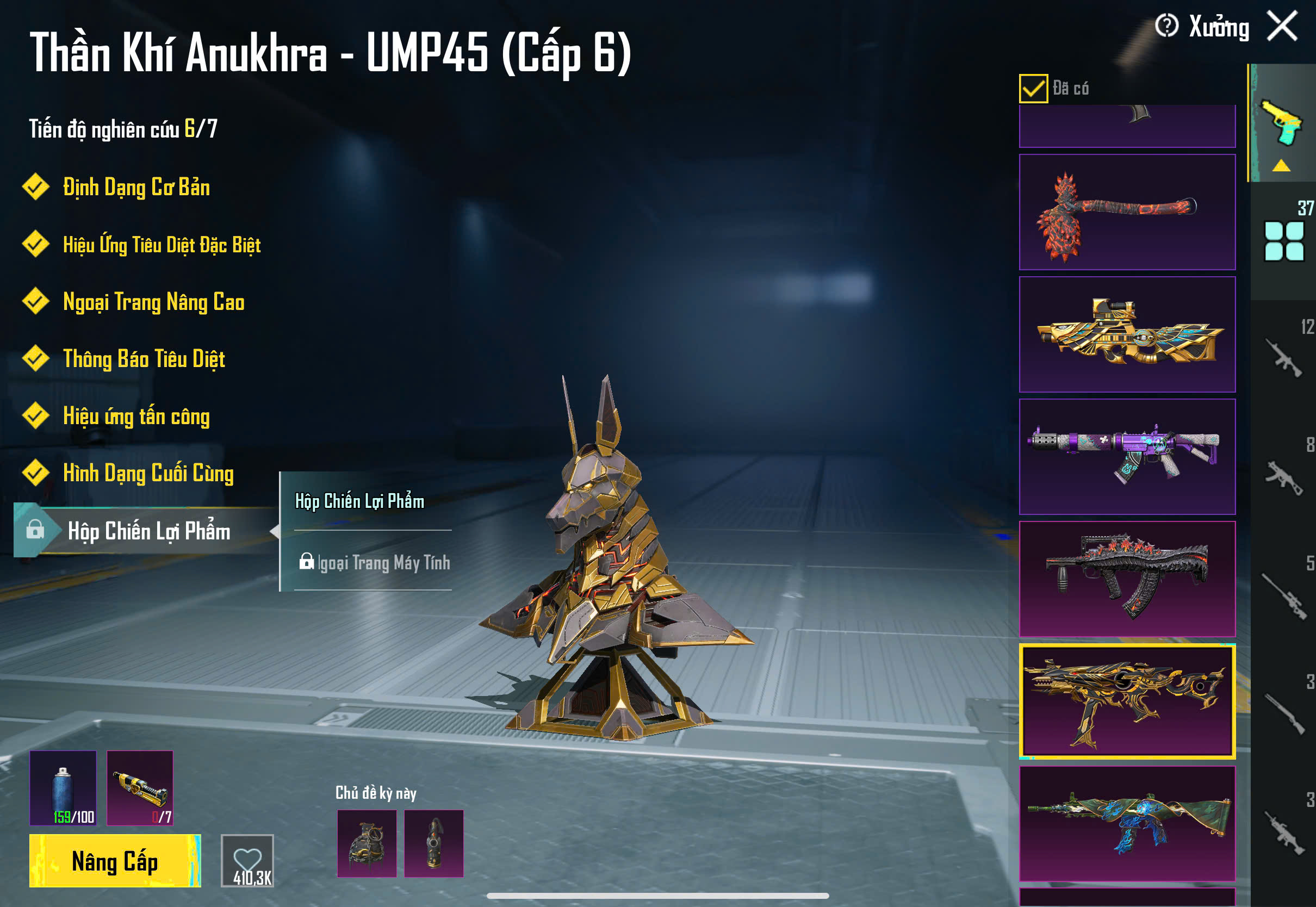Open the blue spray paint material slot
This screenshot has height=907, width=1316.
click(x=63, y=788)
